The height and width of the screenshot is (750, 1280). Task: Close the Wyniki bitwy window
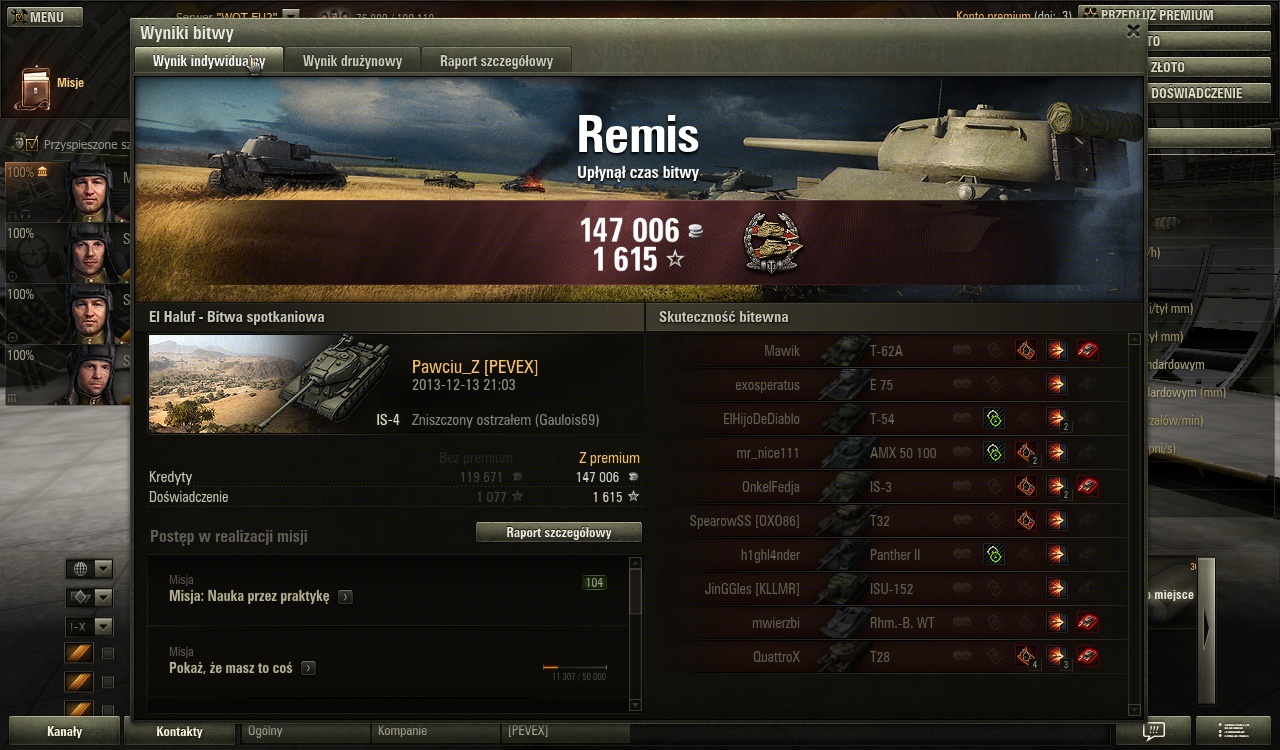[x=1133, y=31]
